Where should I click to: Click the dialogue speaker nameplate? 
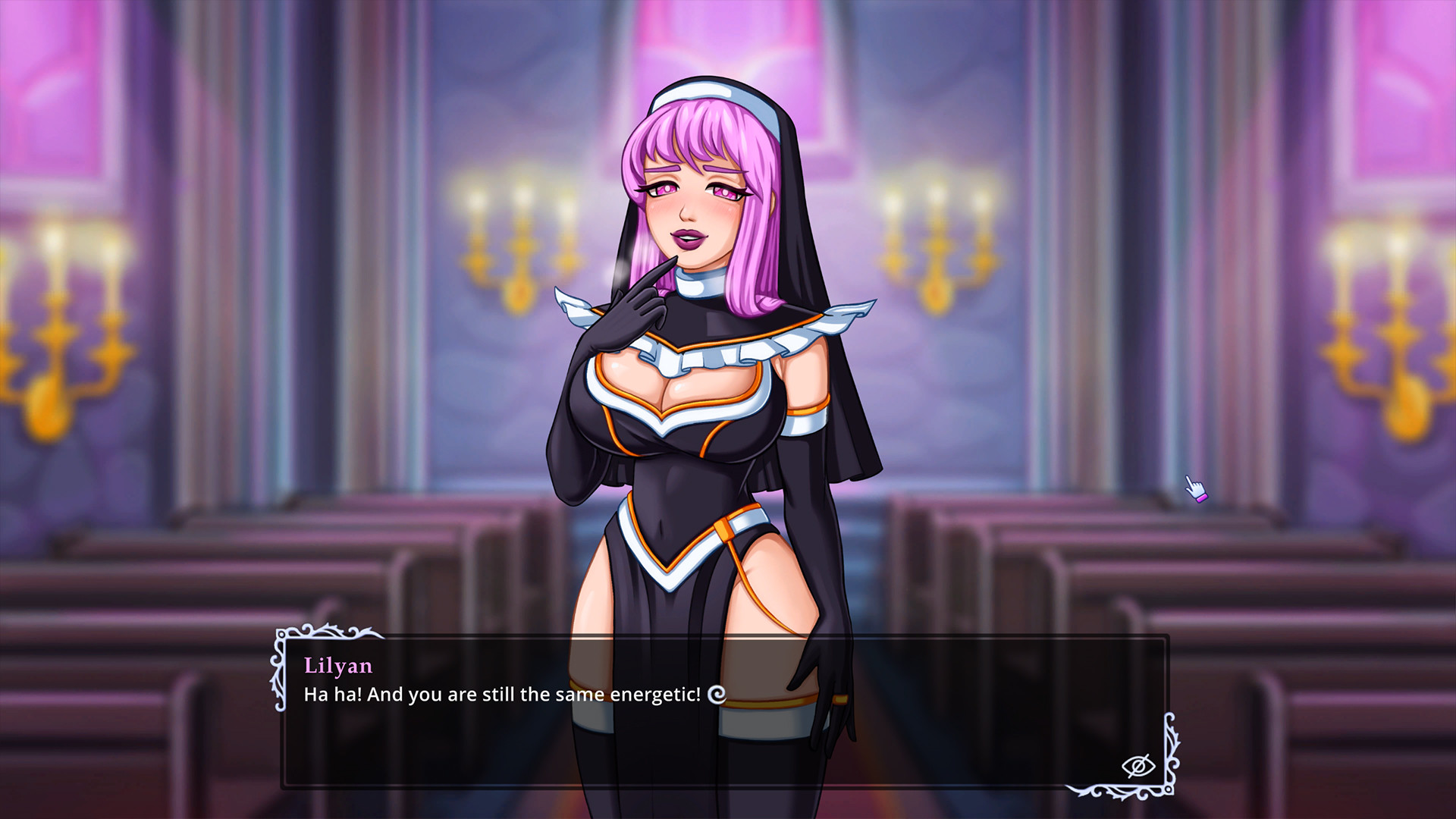337,667
